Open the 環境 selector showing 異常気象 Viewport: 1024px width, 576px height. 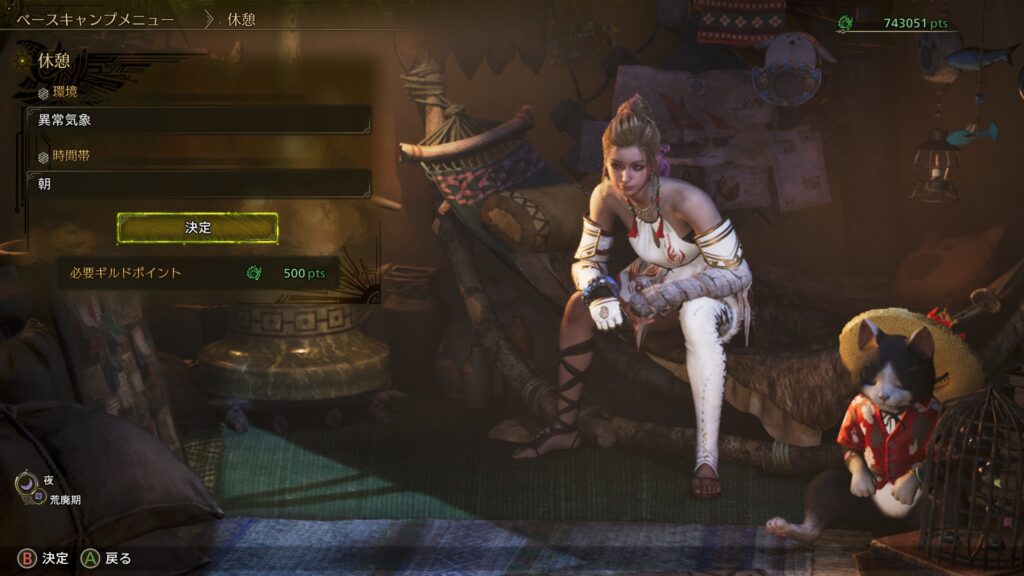point(199,120)
